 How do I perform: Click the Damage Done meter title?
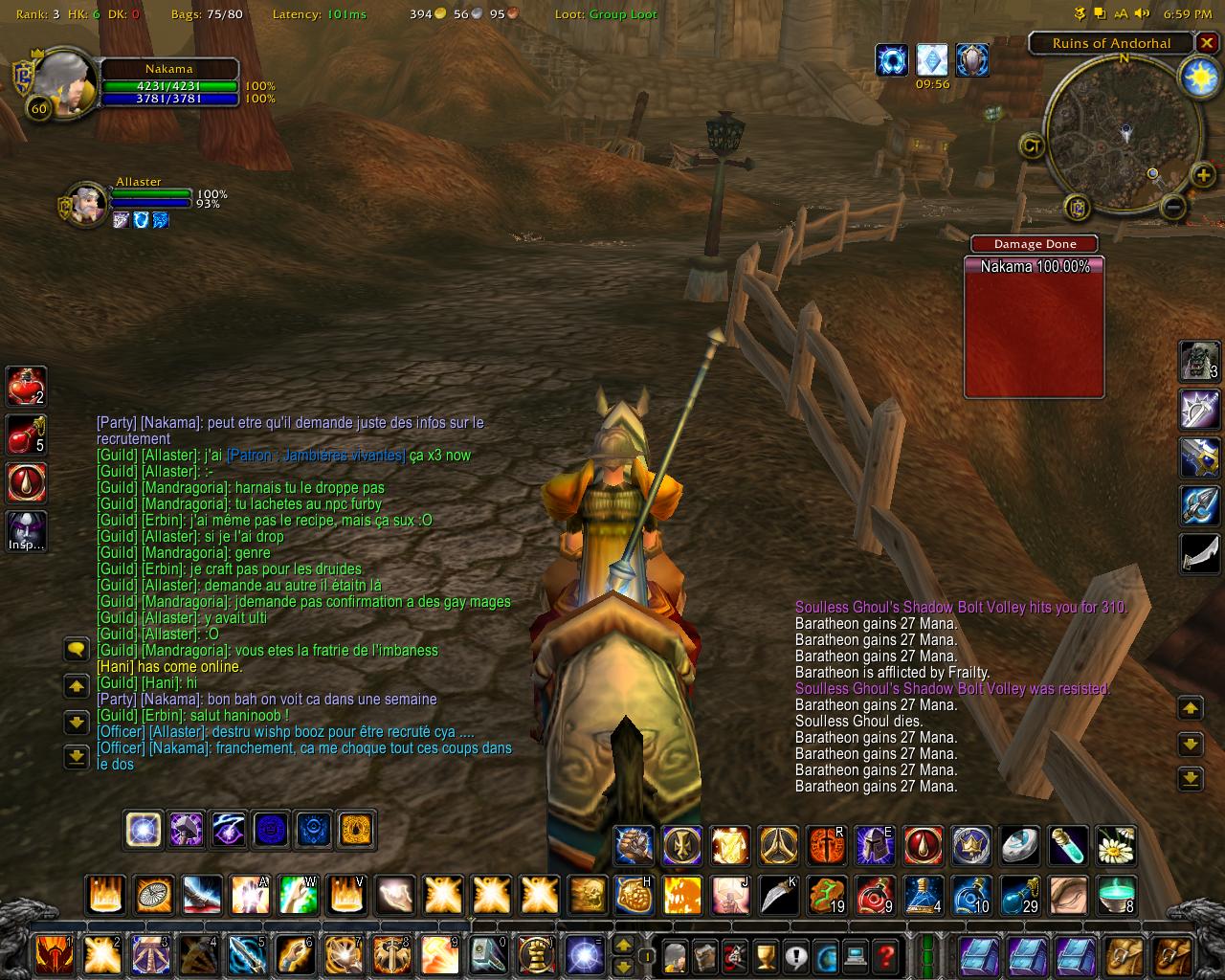(1035, 244)
